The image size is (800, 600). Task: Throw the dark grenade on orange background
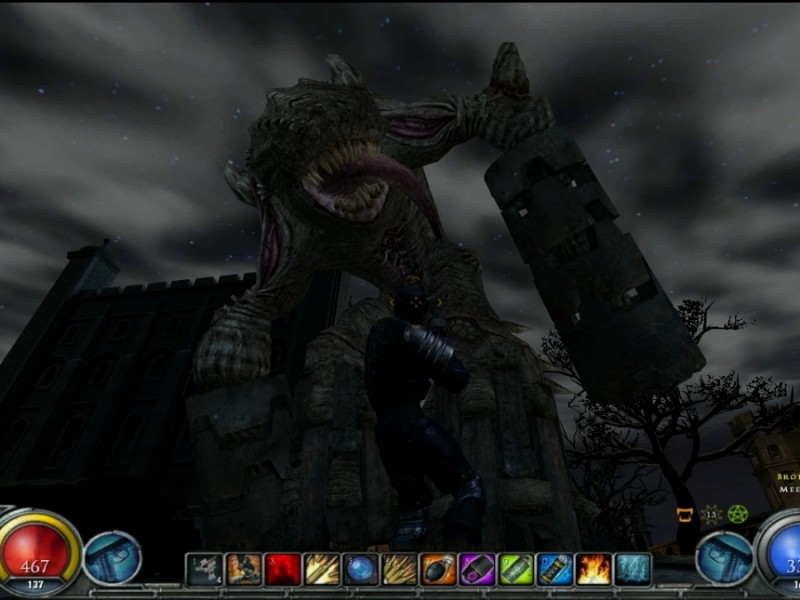438,569
